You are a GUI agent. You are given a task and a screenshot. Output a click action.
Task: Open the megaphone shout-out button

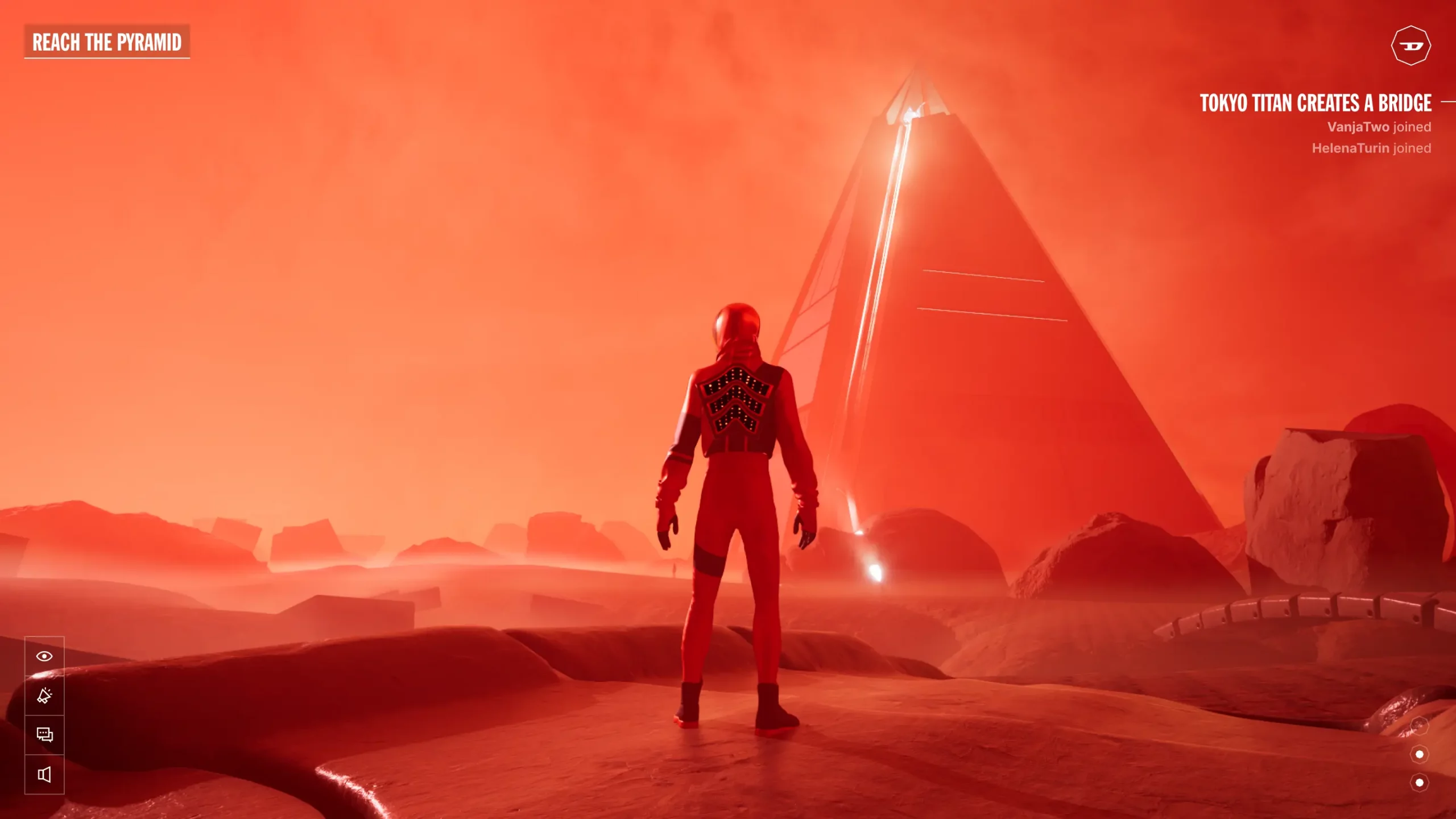[x=44, y=696]
